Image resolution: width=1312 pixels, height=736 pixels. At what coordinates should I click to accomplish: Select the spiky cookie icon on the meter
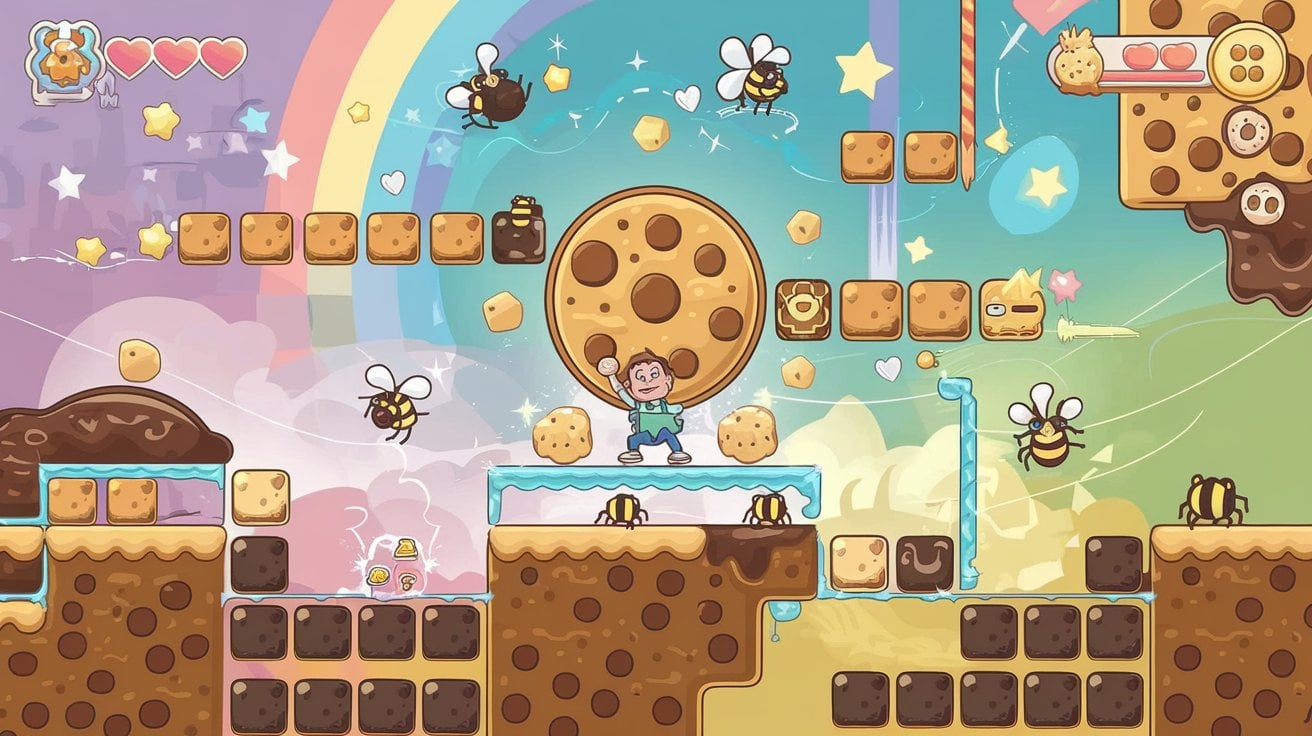click(1078, 62)
